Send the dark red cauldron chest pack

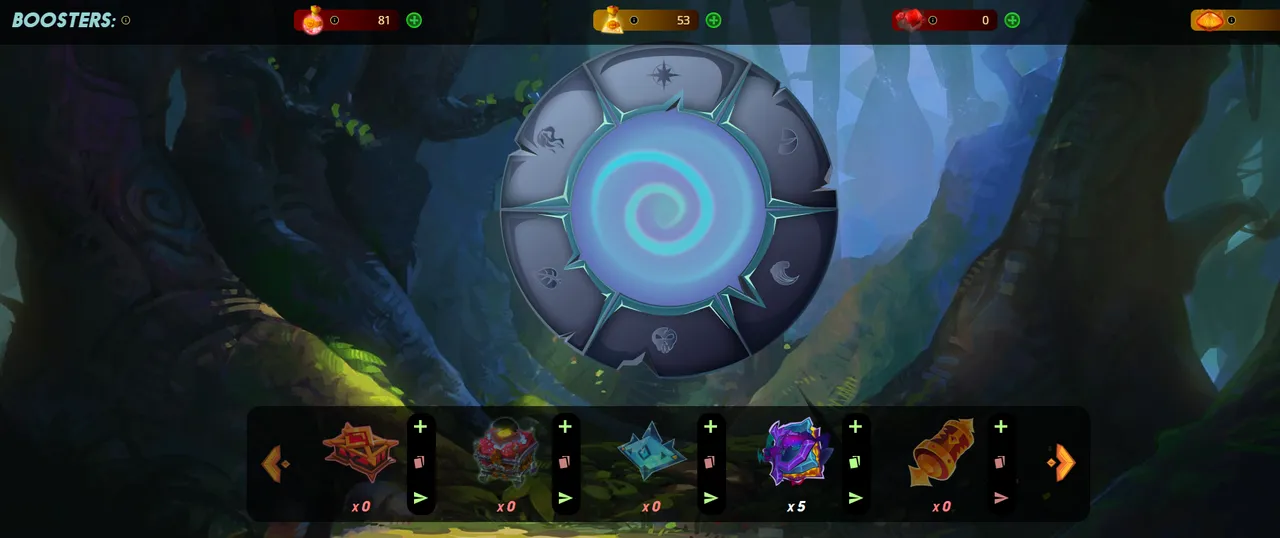click(565, 497)
